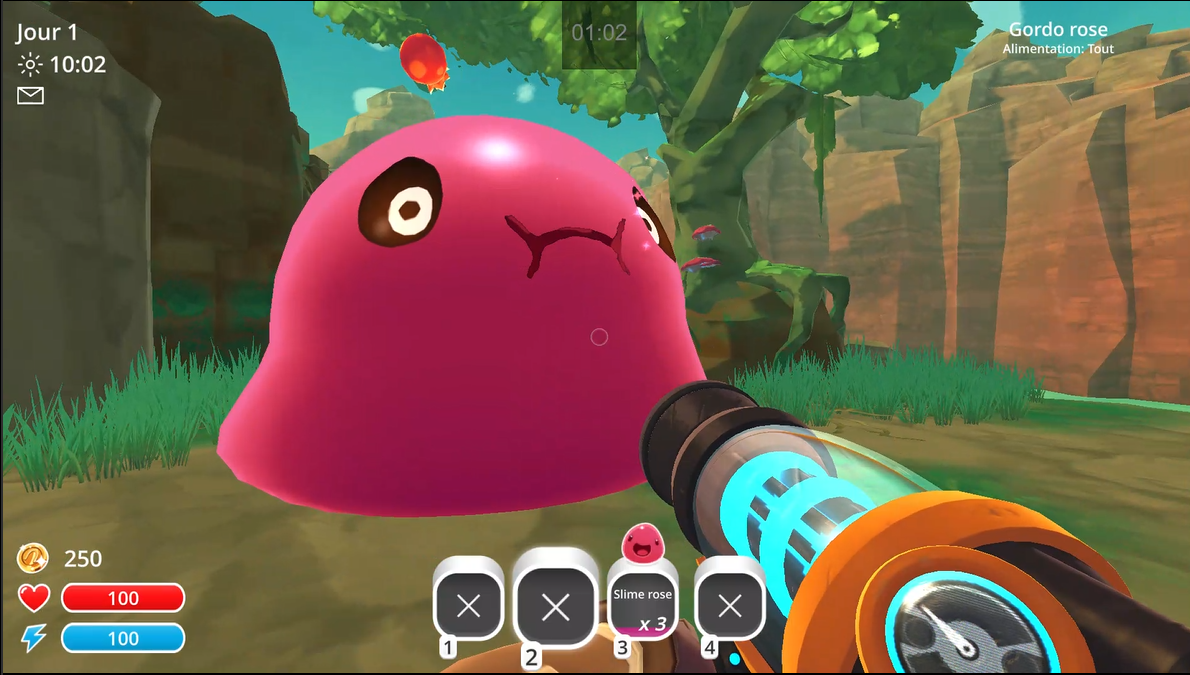Image resolution: width=1190 pixels, height=675 pixels.
Task: Choose the highlighted empty slot 2
Action: [x=555, y=605]
